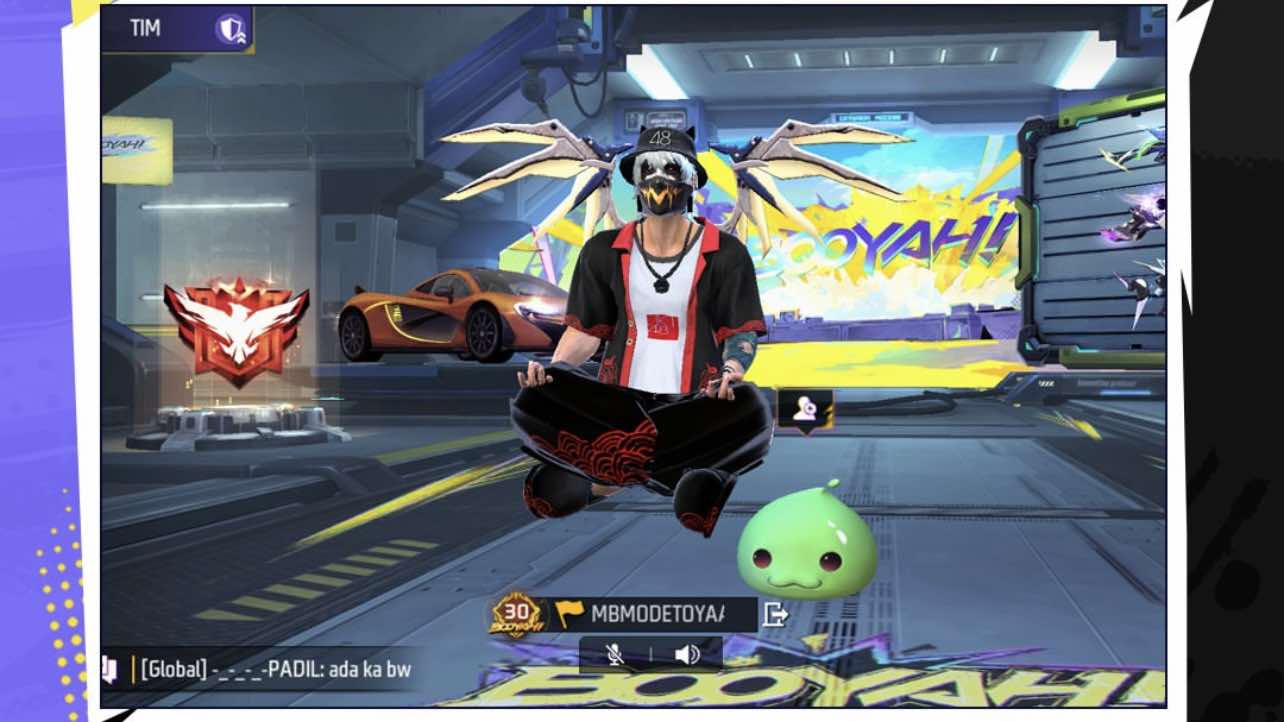This screenshot has height=722, width=1284.
Task: Click the level 30 Booyah badge
Action: tap(517, 614)
